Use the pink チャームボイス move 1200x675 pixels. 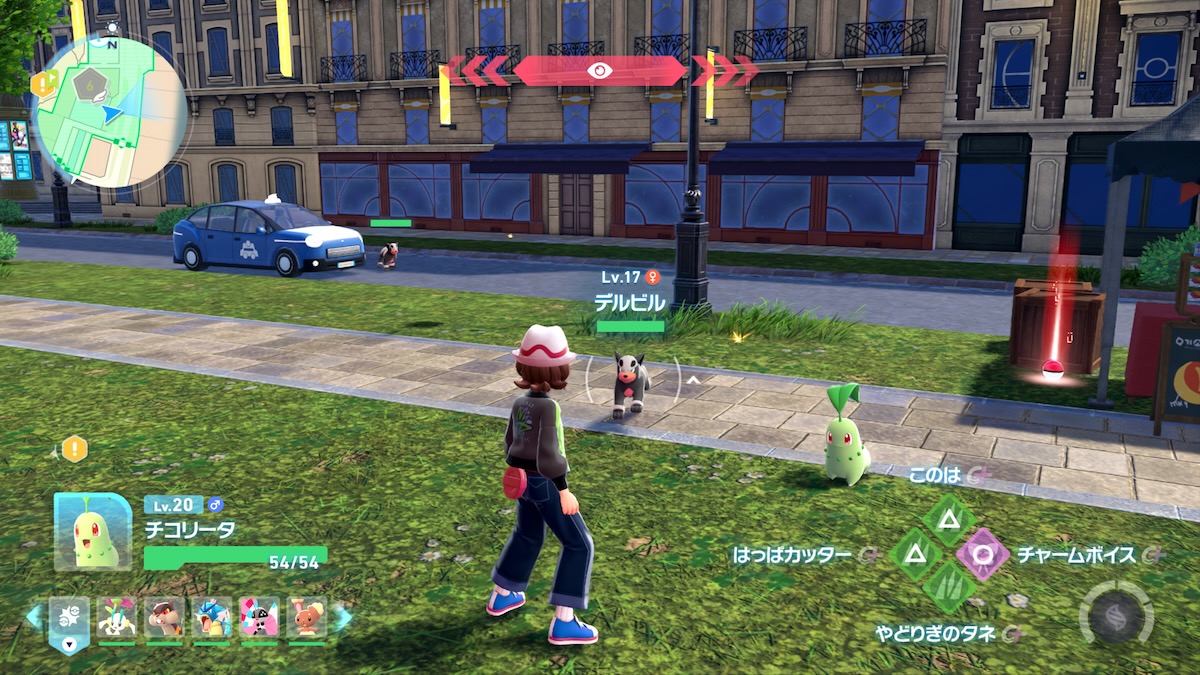tap(984, 553)
